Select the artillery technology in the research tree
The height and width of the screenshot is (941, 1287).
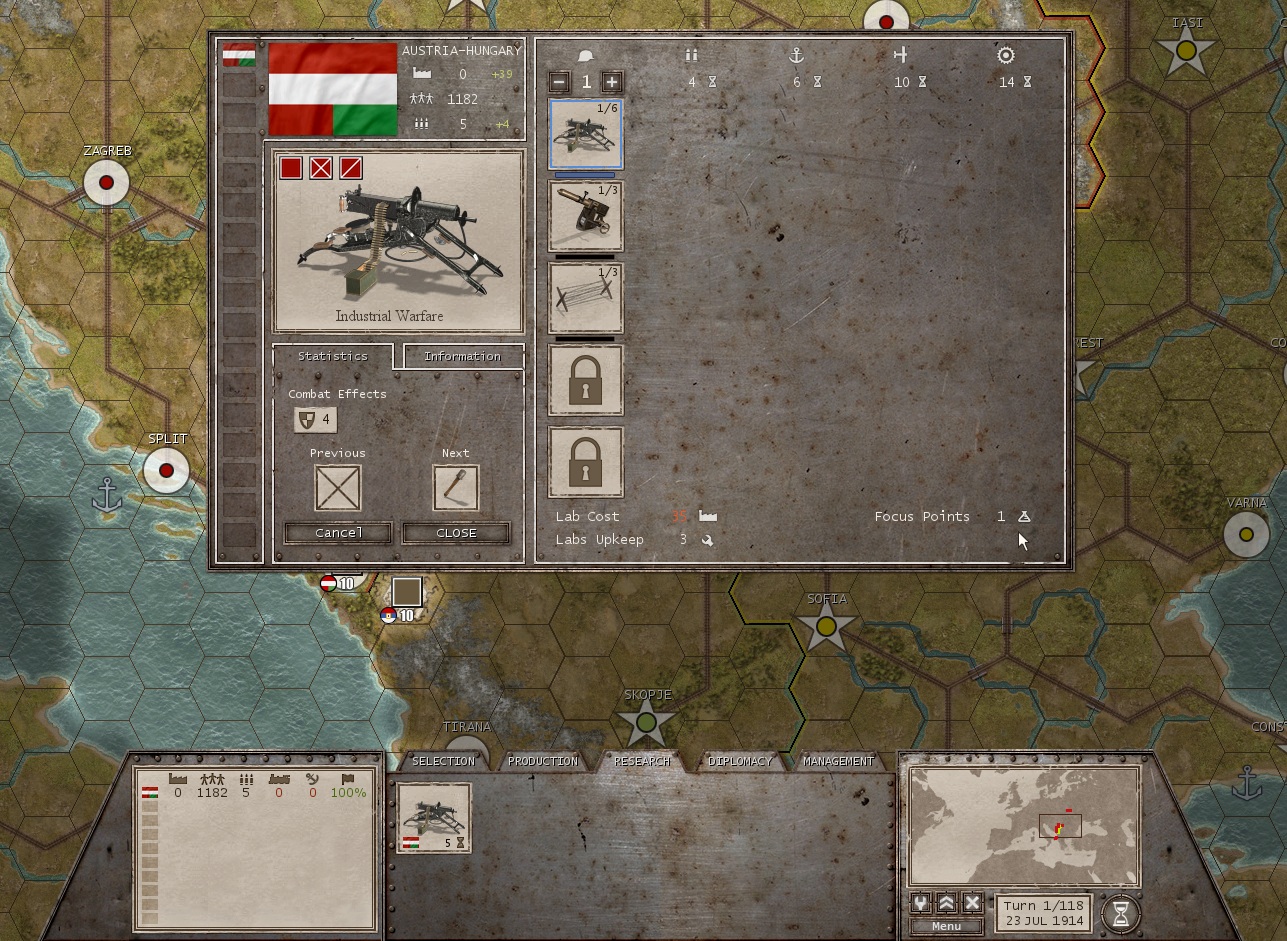pyautogui.click(x=585, y=215)
